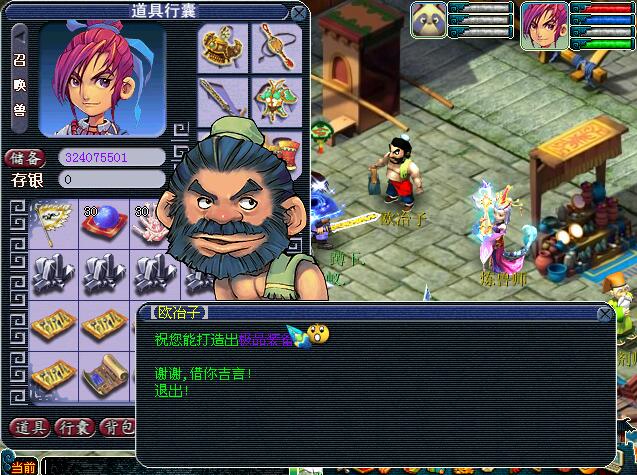
Task: Close the 道具行囊 inventory window
Action: pos(297,13)
